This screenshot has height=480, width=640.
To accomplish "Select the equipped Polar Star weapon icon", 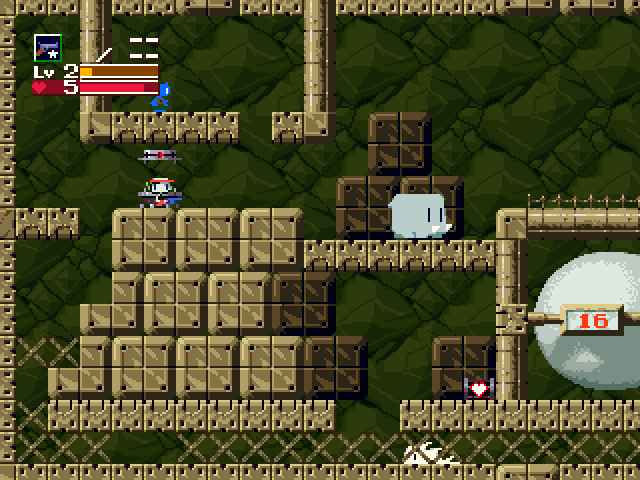I will tap(47, 48).
